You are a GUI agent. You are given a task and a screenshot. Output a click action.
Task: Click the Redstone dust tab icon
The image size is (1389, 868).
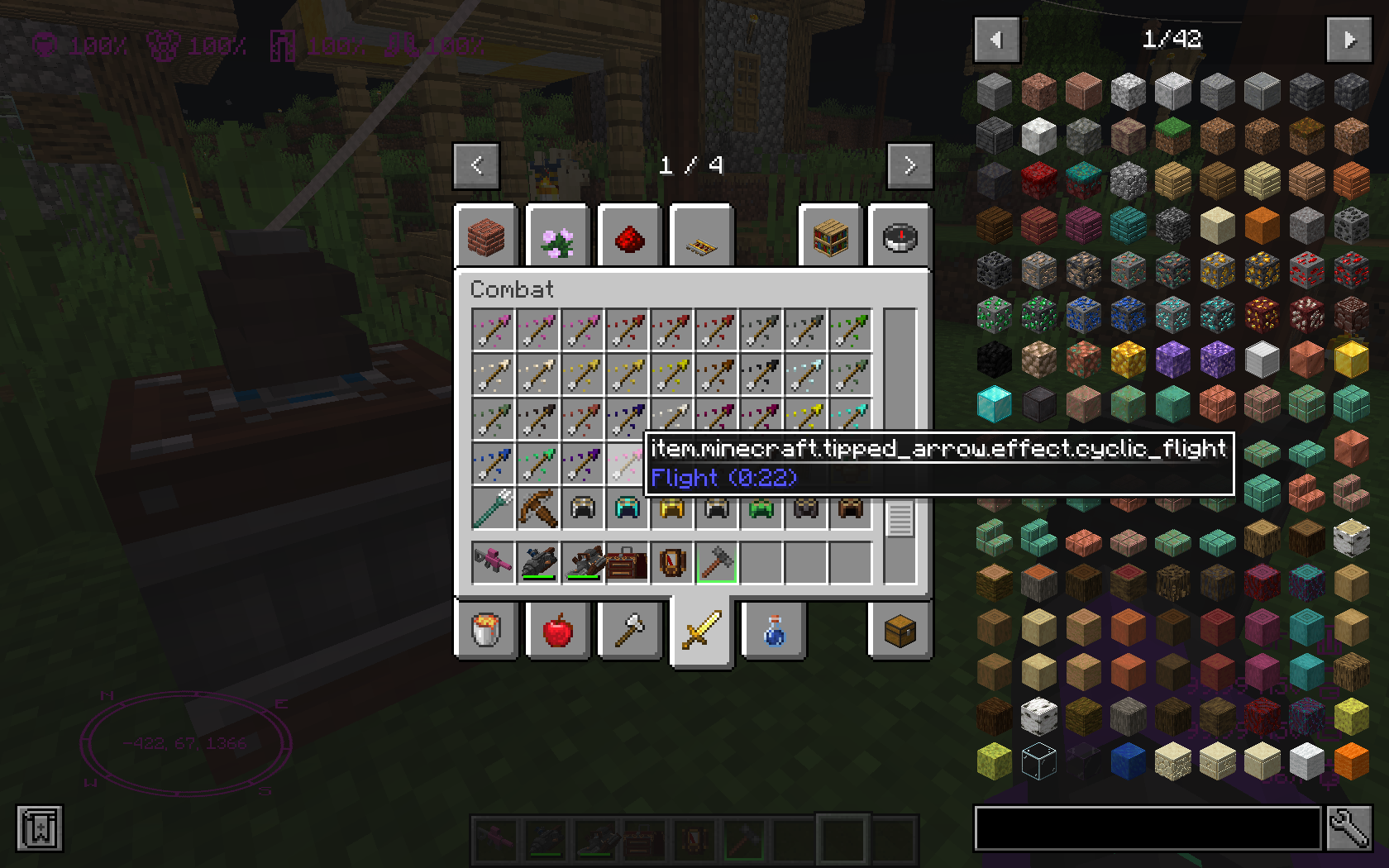tap(629, 236)
